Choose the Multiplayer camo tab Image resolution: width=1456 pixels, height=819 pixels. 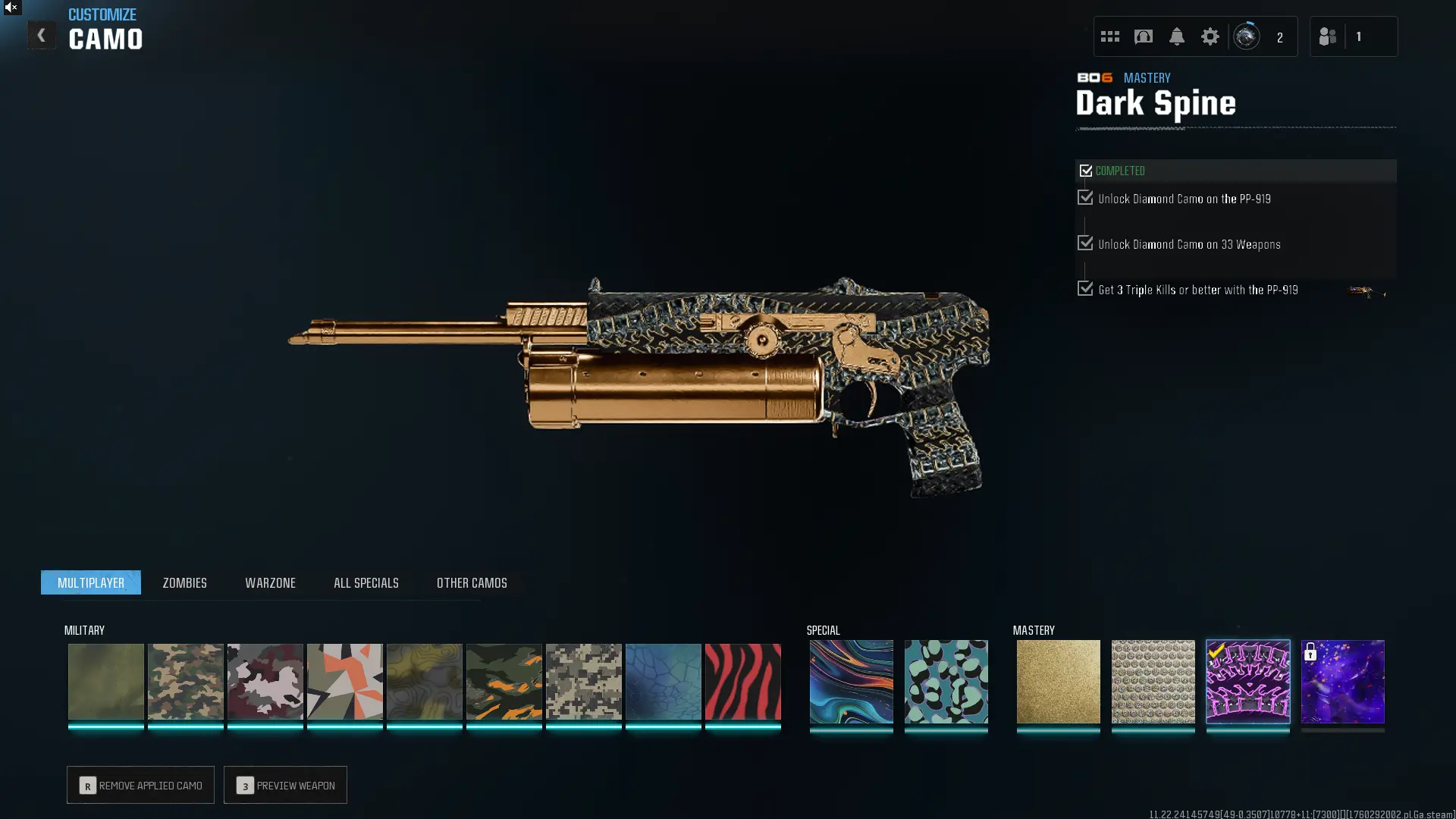pyautogui.click(x=91, y=582)
